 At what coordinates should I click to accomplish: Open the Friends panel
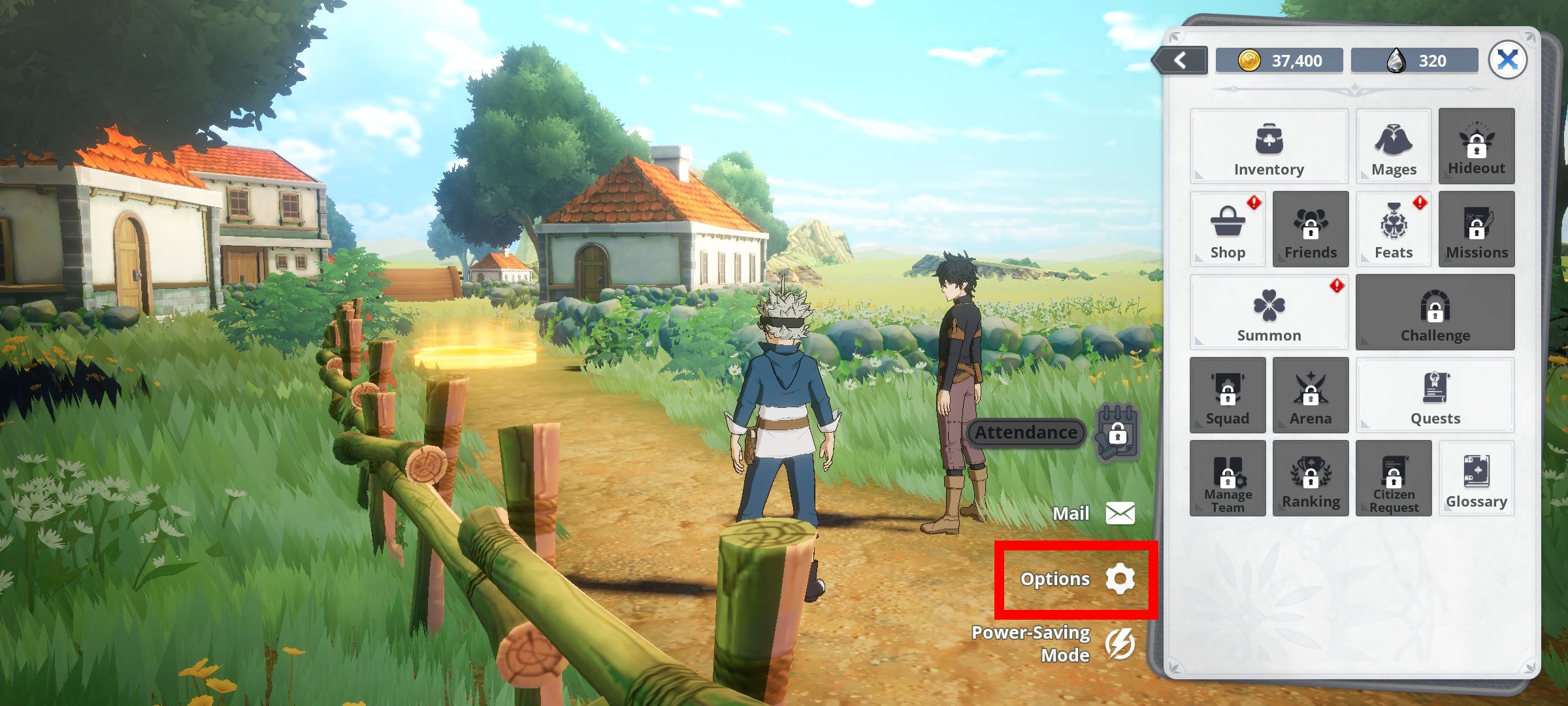[x=1310, y=229]
